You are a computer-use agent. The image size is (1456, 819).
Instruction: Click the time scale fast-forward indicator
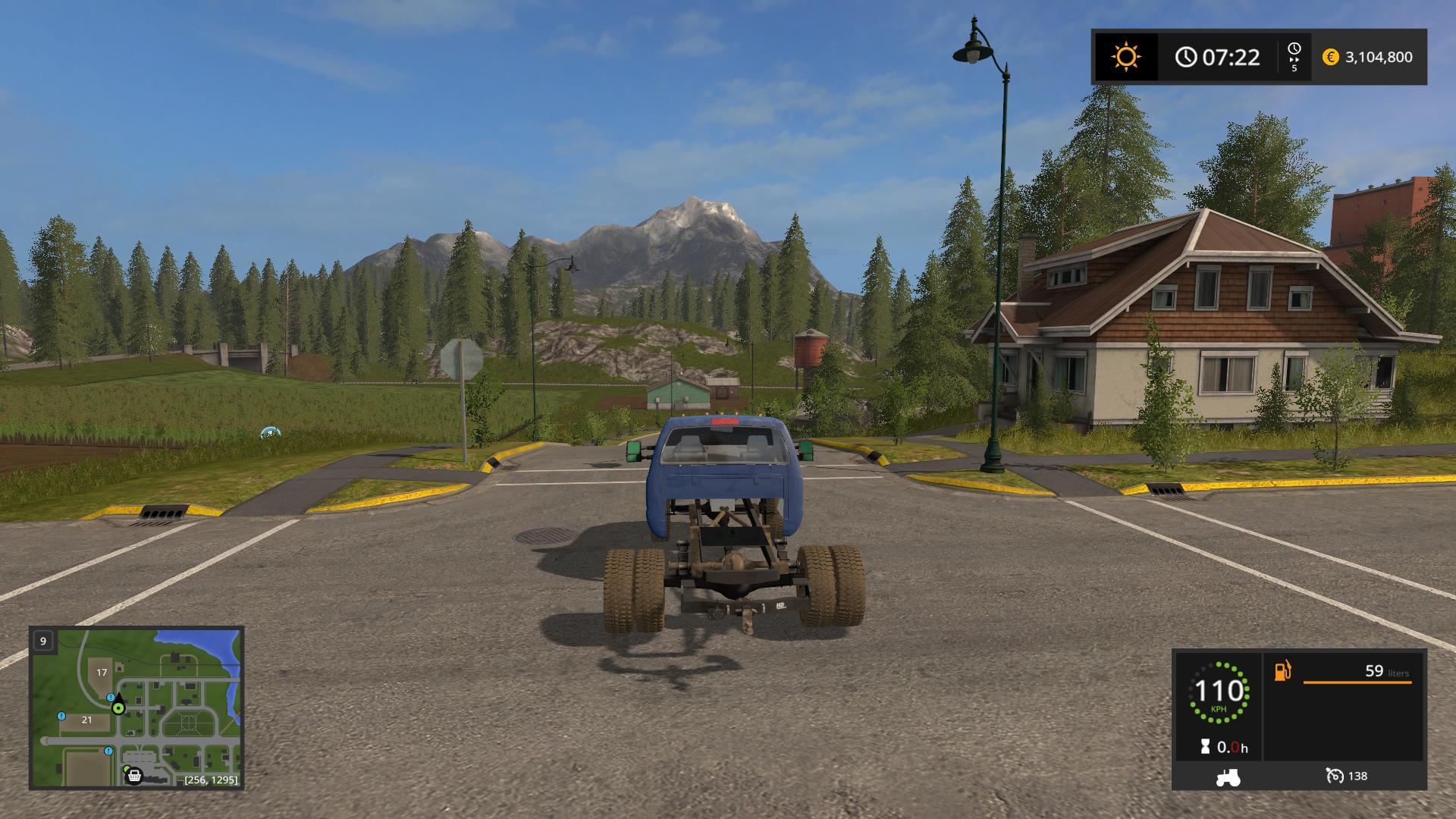click(x=1294, y=57)
